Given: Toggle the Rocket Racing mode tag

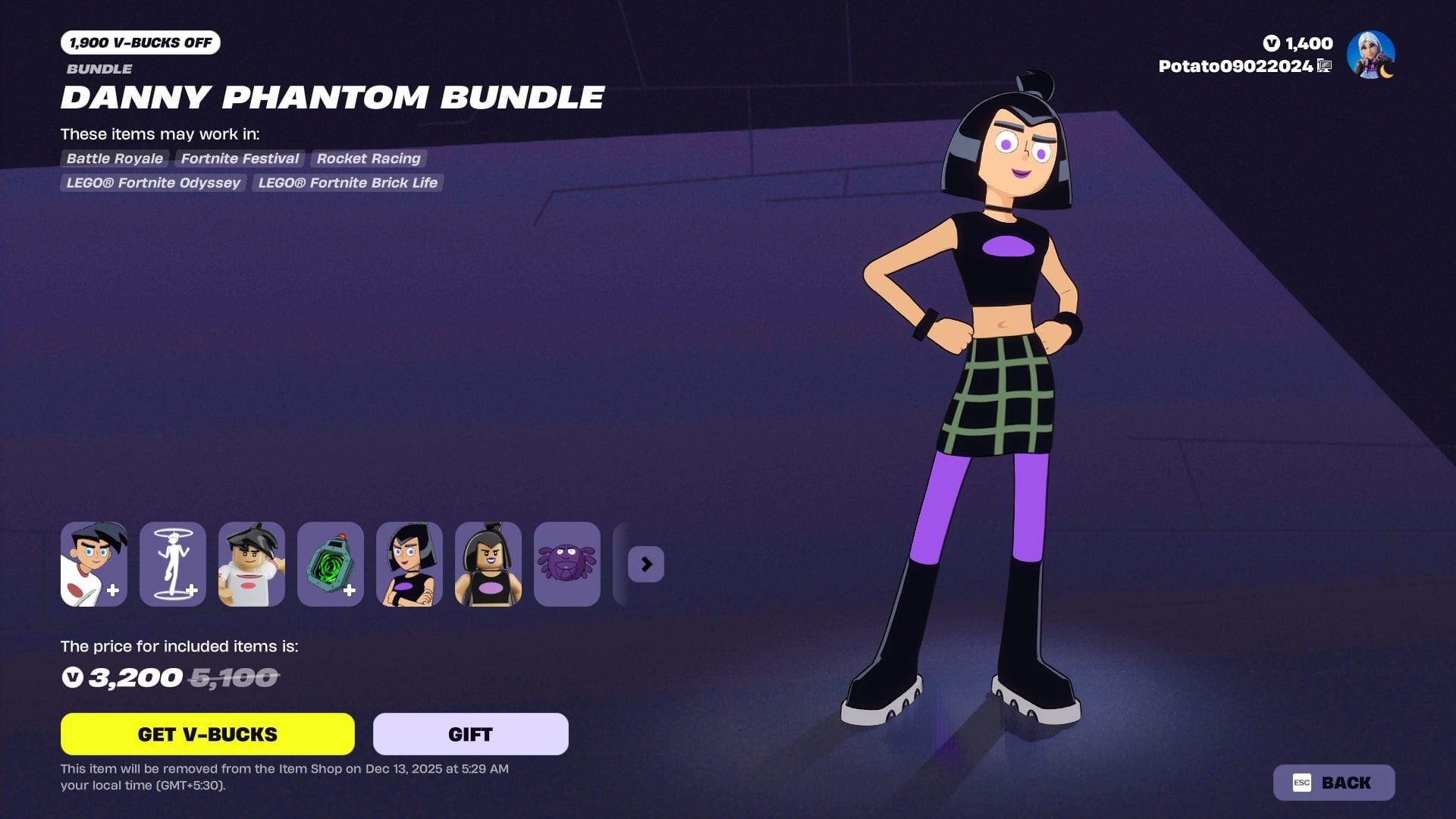Looking at the screenshot, I should 369,158.
